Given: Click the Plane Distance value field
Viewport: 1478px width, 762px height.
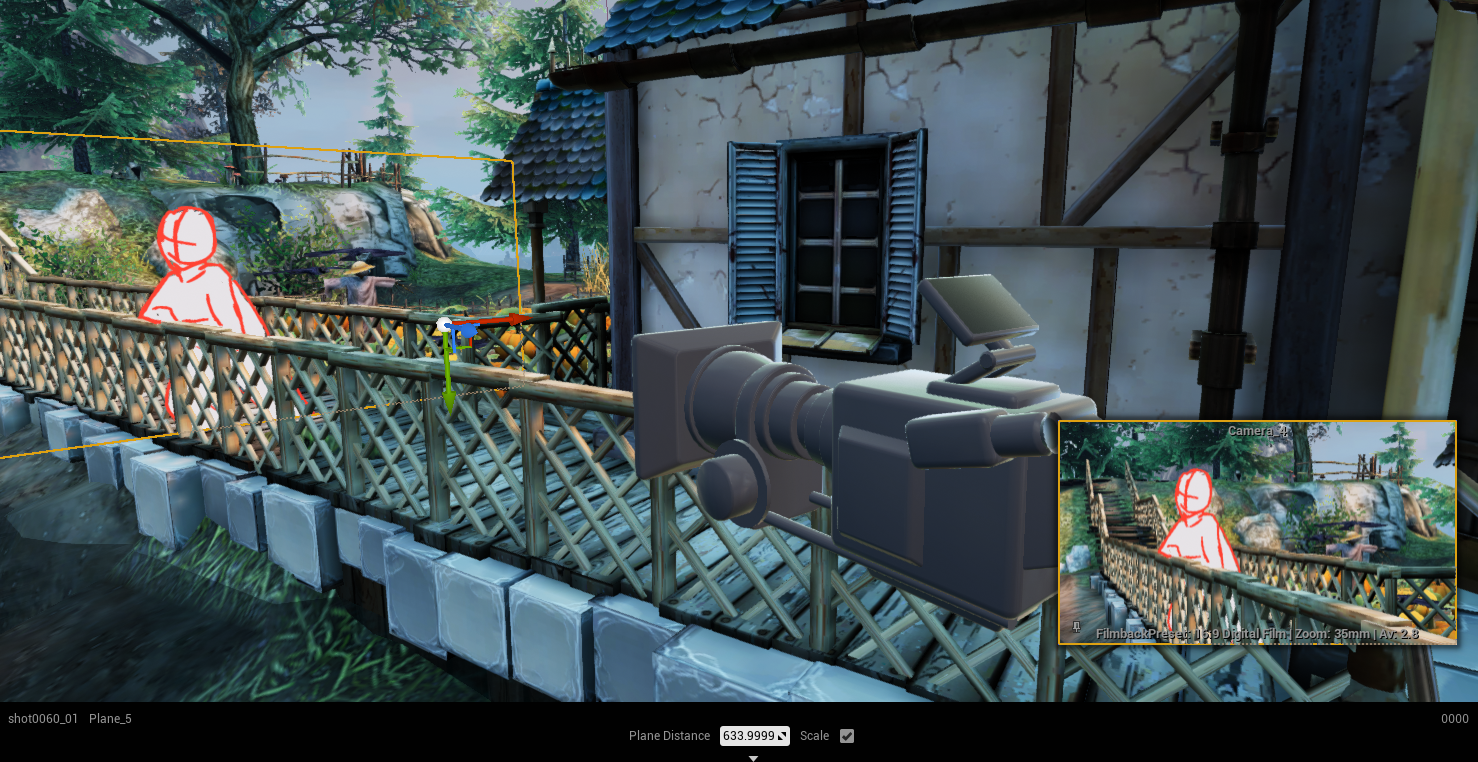Looking at the screenshot, I should 749,736.
